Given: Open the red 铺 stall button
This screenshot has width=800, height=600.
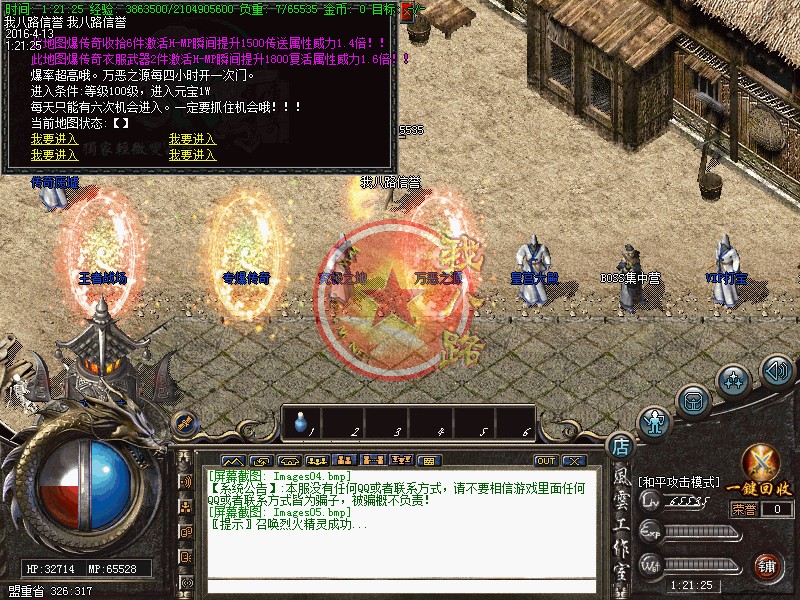Looking at the screenshot, I should [x=767, y=567].
